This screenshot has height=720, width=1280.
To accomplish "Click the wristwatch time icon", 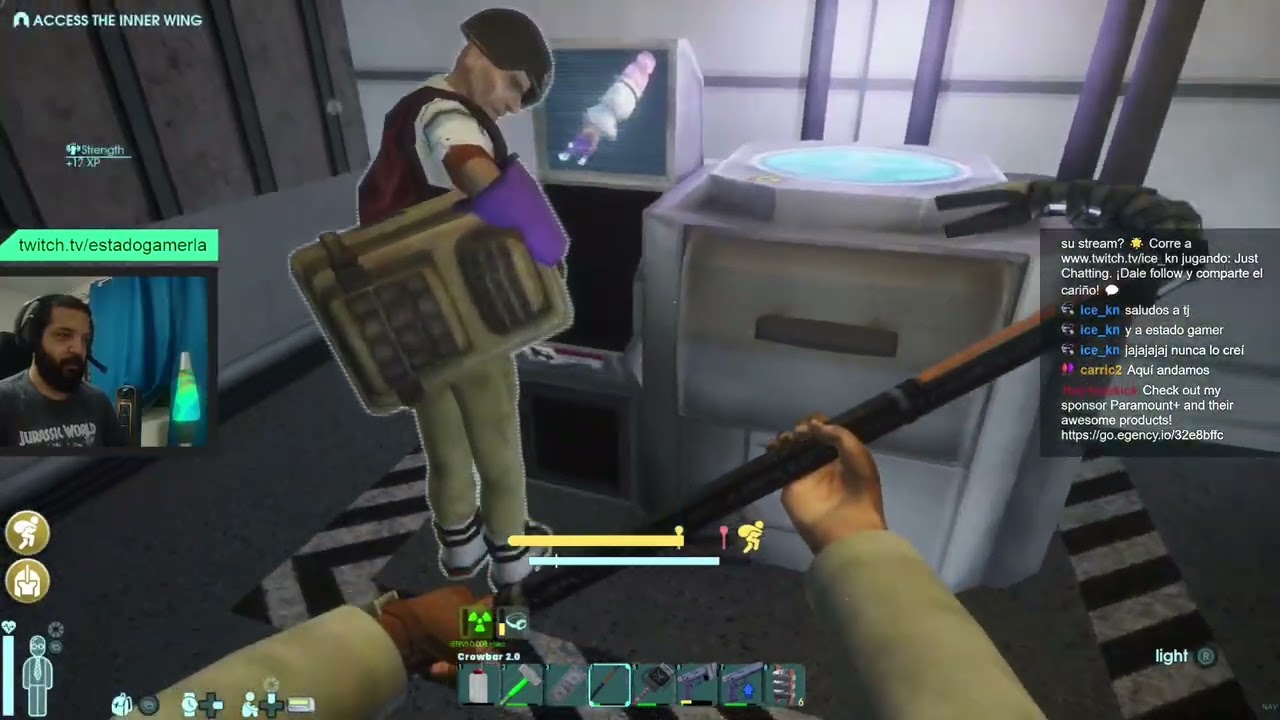I will pyautogui.click(x=190, y=705).
